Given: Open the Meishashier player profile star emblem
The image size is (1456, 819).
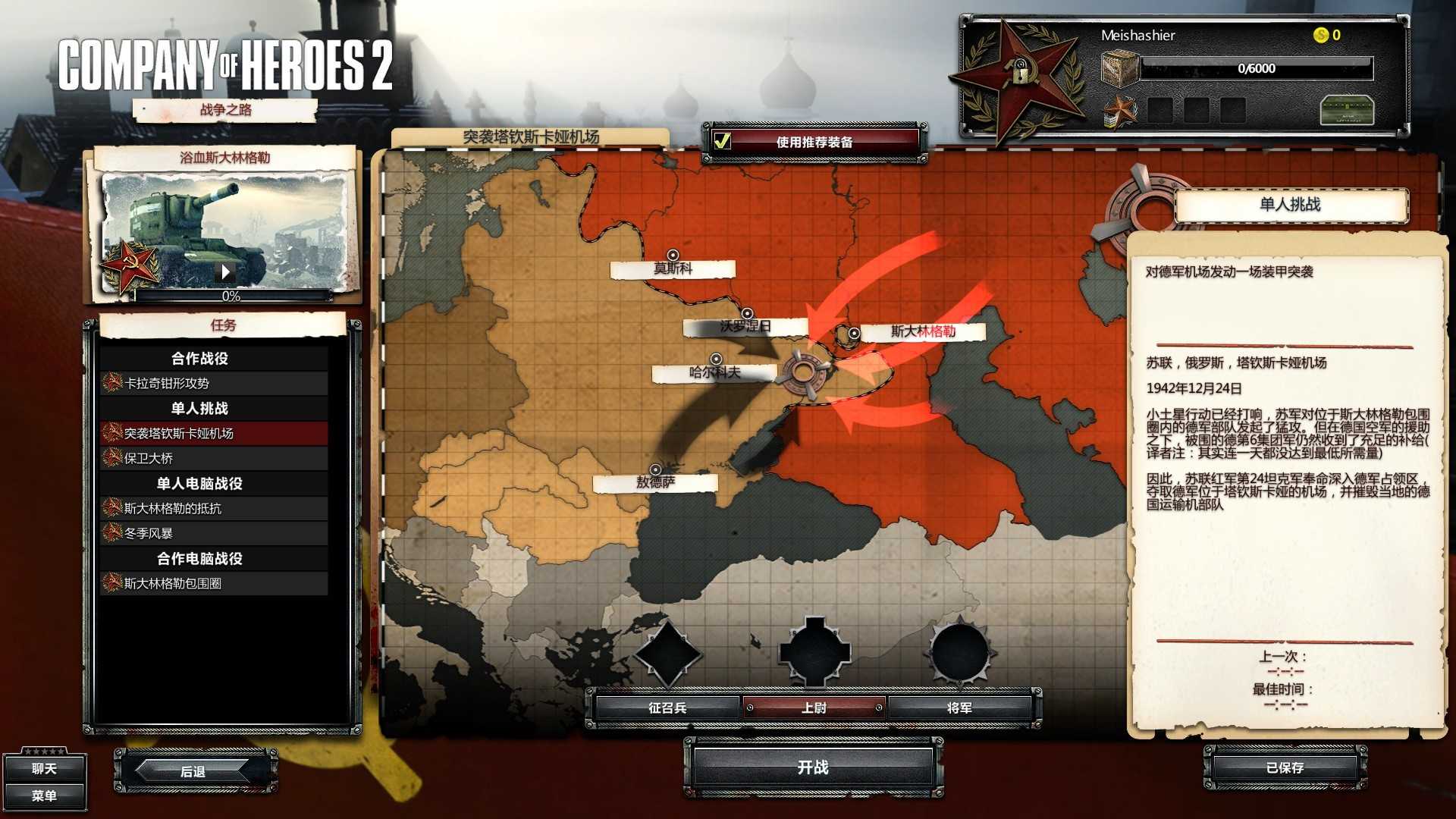Looking at the screenshot, I should (x=1018, y=74).
